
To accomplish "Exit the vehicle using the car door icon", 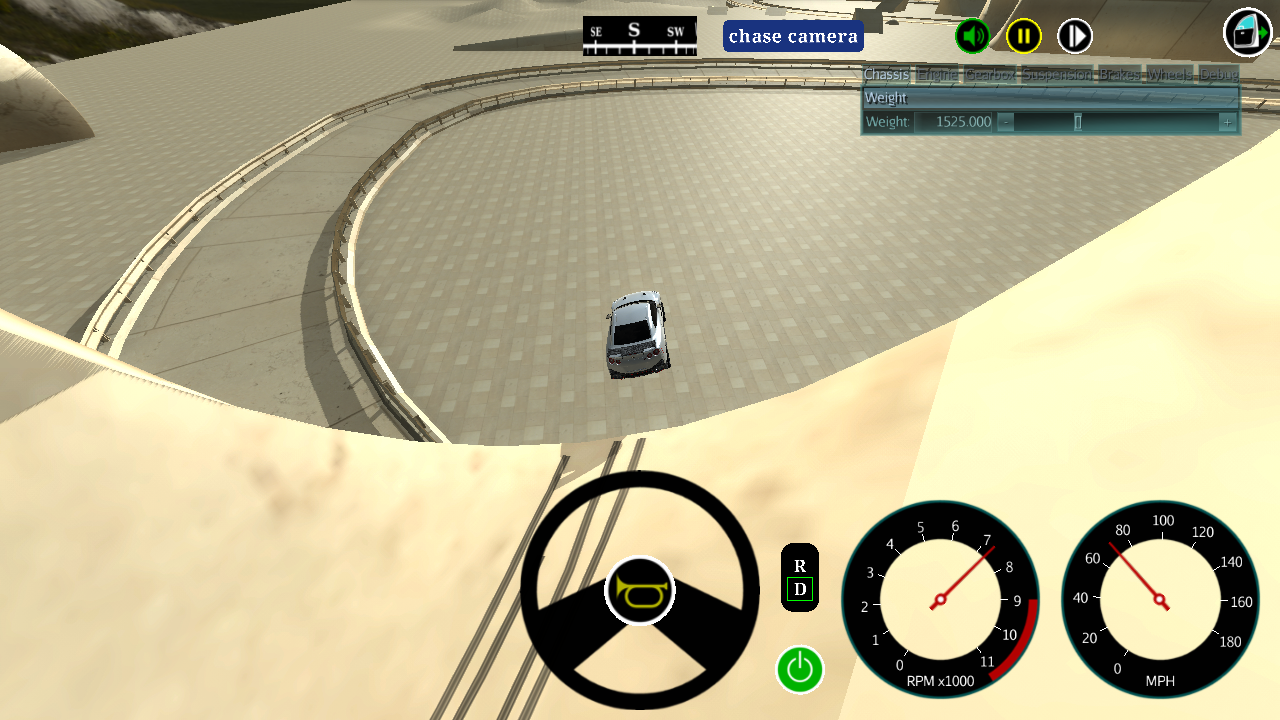I will (1247, 33).
